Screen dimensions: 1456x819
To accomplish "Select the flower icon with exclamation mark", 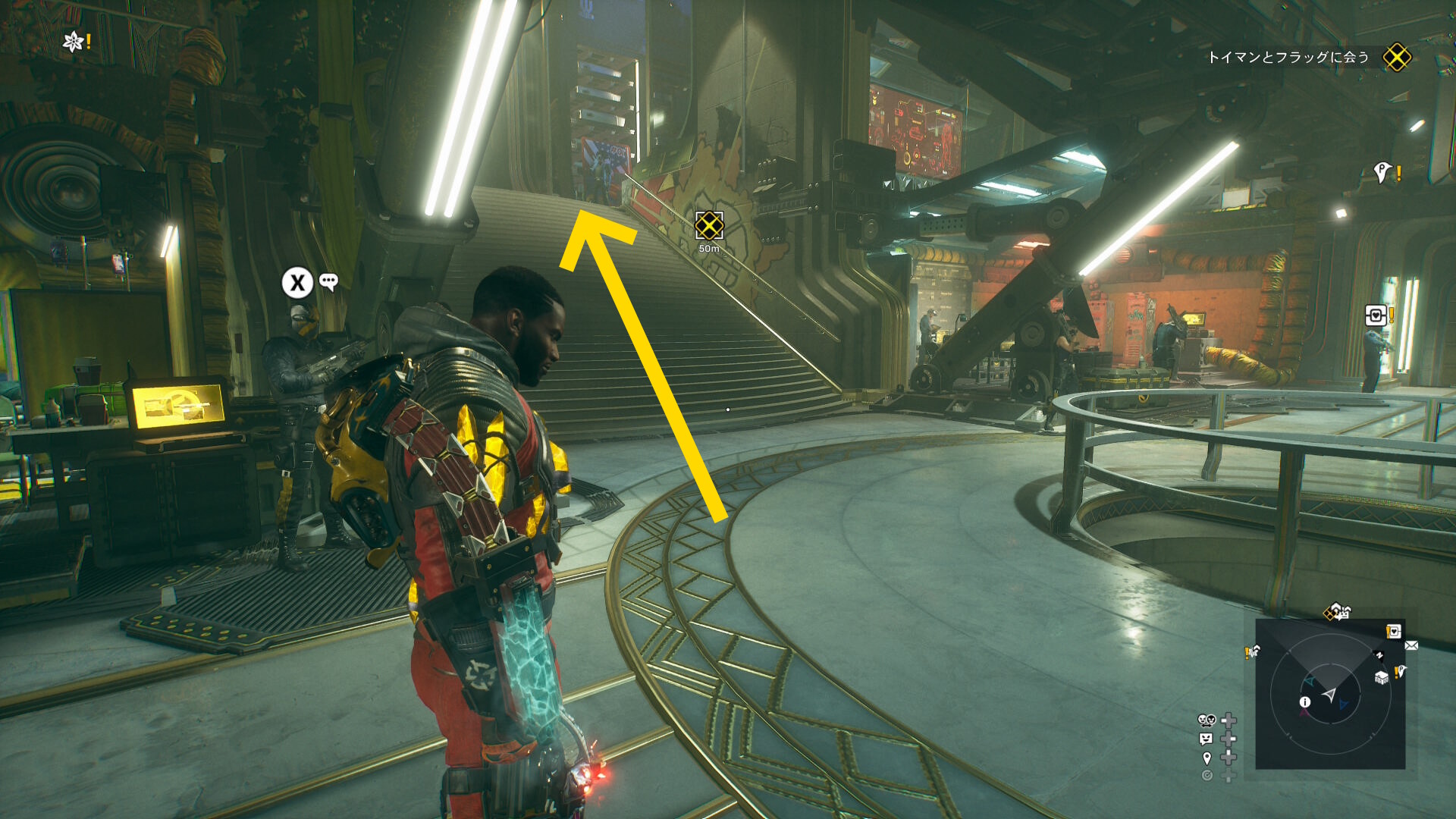I will (74, 42).
